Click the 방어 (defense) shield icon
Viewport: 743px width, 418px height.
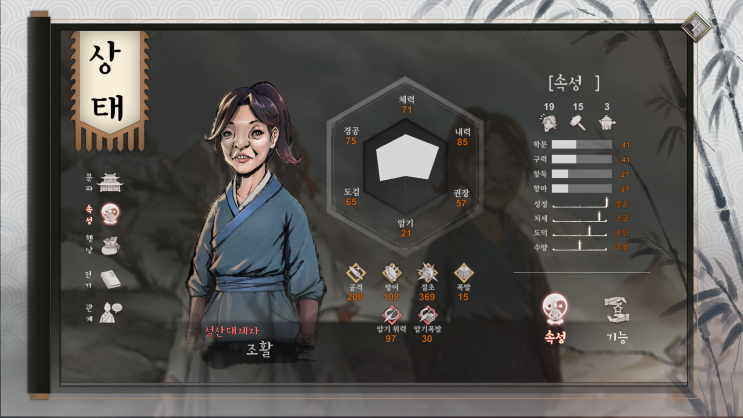391,273
